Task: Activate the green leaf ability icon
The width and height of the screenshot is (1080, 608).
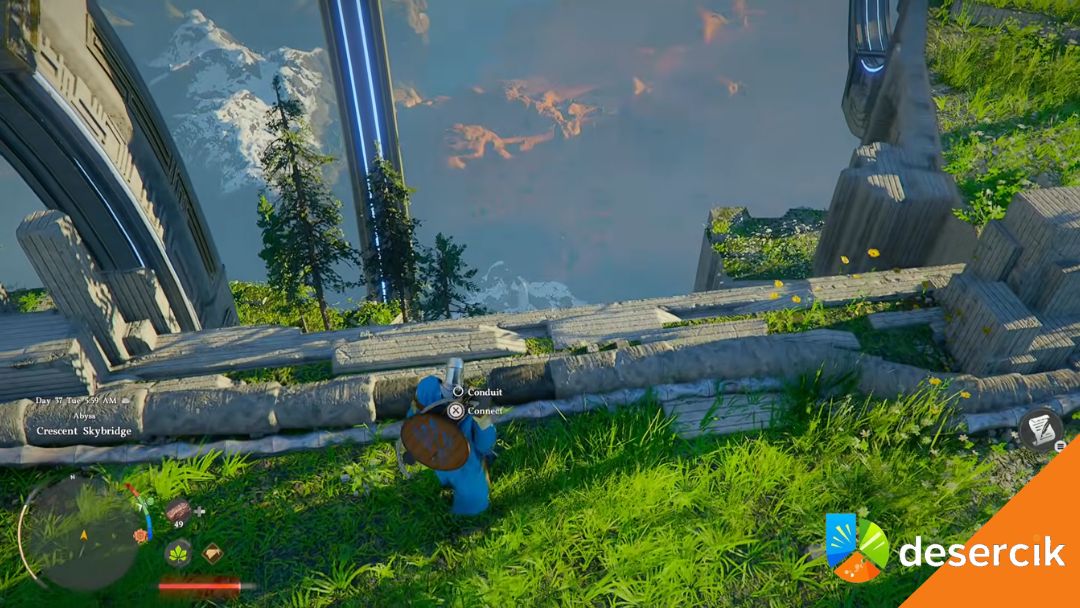Action: tap(178, 552)
